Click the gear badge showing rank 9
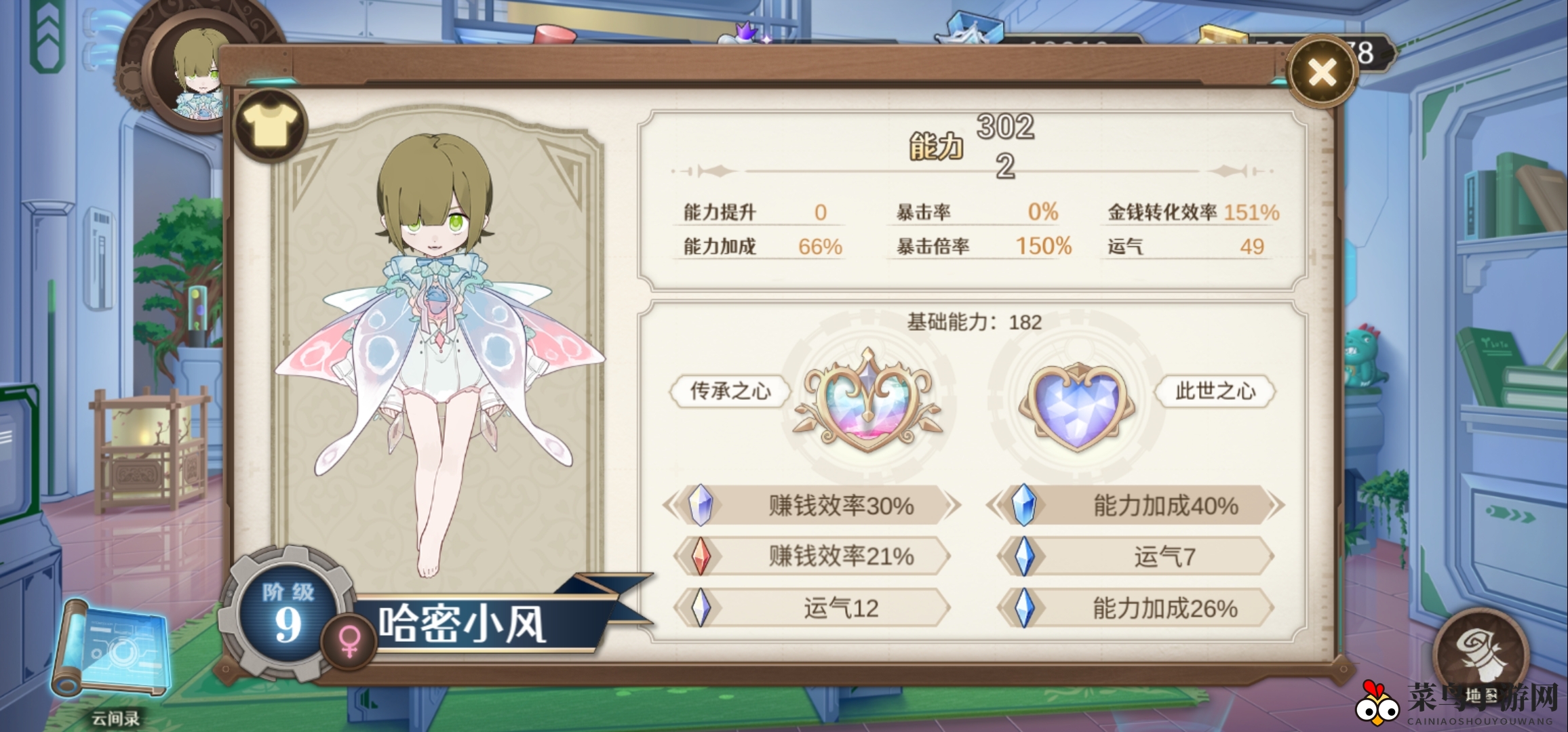Image resolution: width=1568 pixels, height=732 pixels. click(287, 615)
